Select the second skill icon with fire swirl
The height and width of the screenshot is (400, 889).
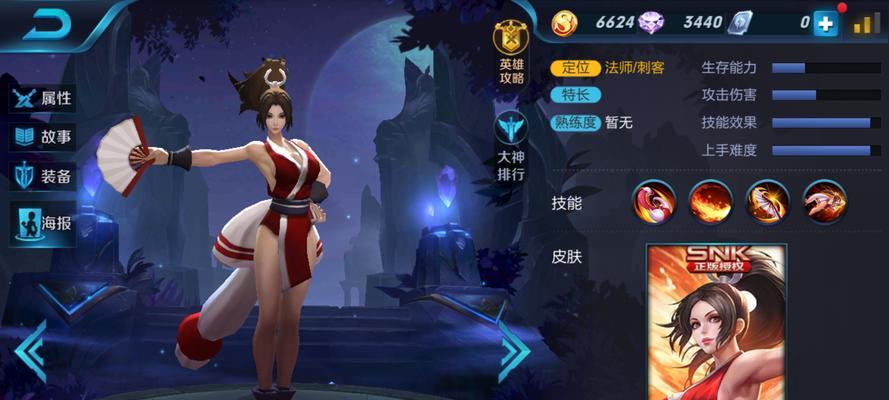pos(710,202)
